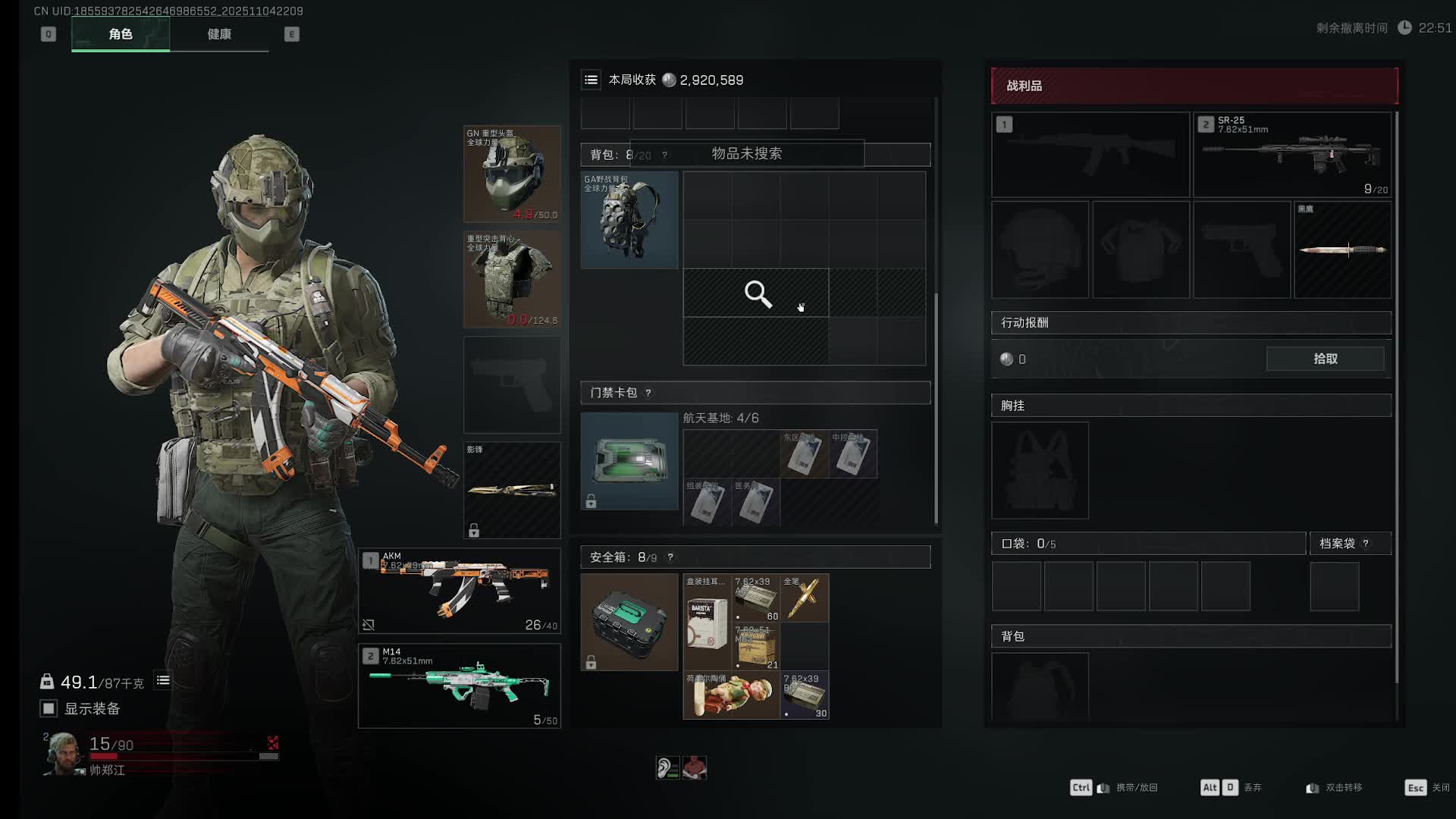
Task: Click the heavy assault armor vest slot
Action: tap(512, 279)
